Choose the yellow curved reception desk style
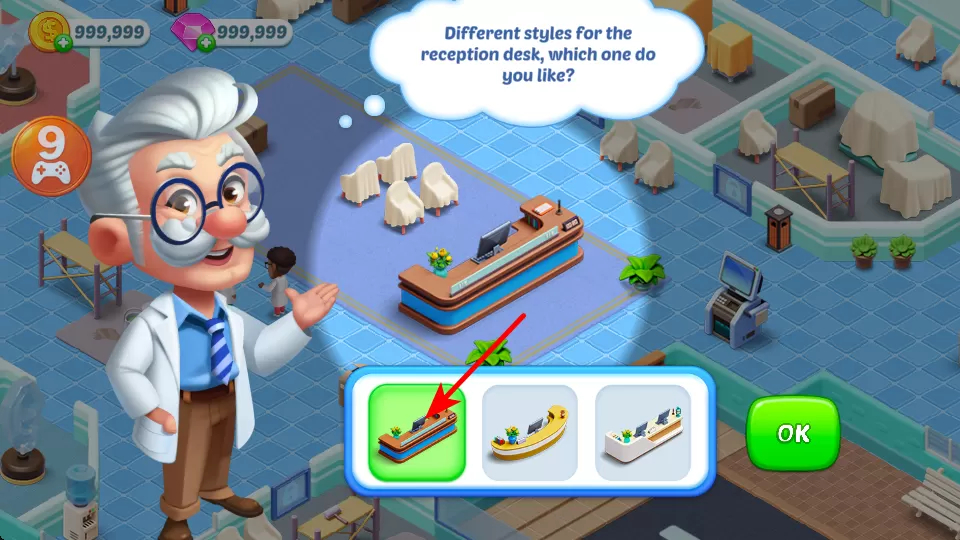 530,433
